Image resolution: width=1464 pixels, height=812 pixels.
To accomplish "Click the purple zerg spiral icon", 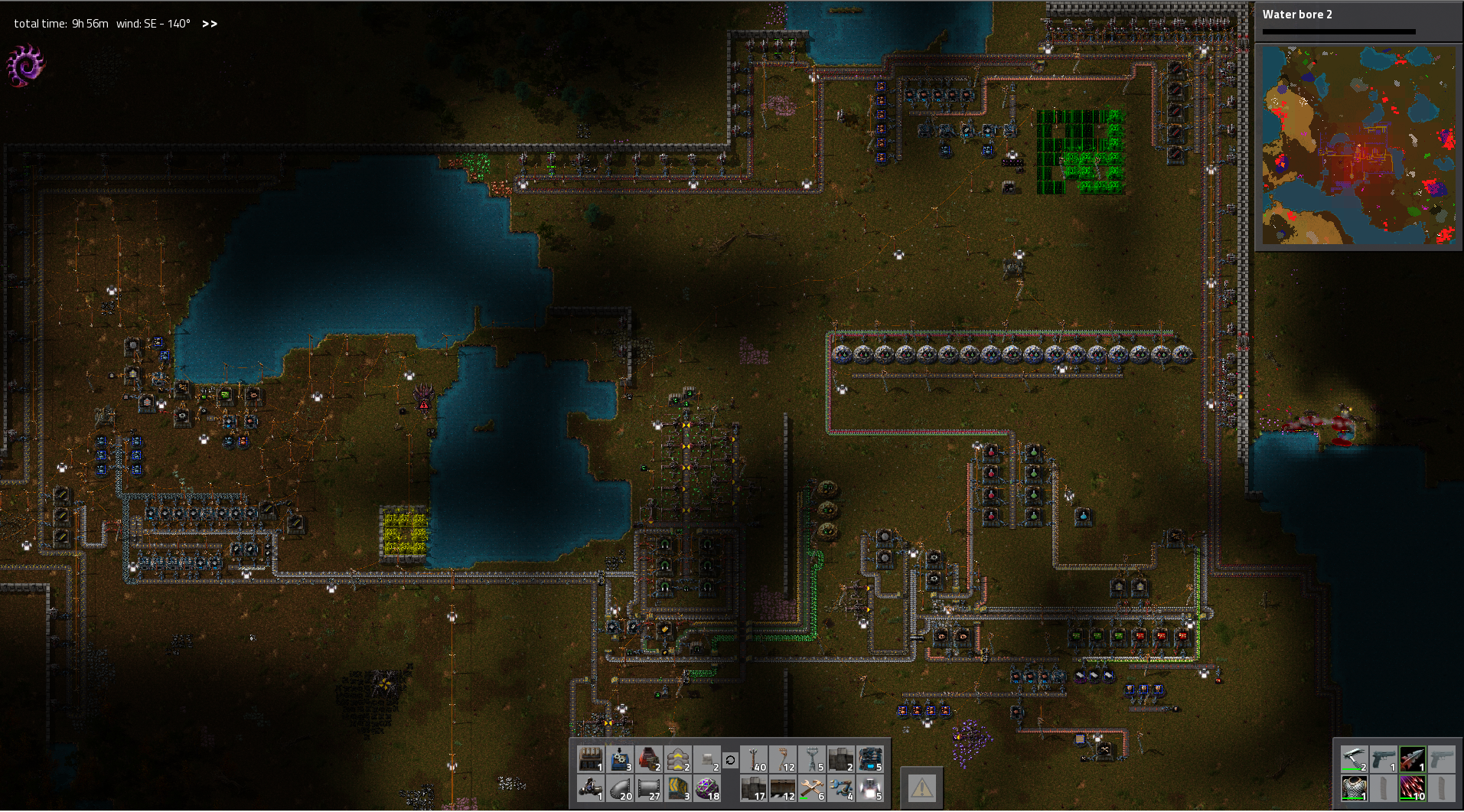I will pos(25,65).
